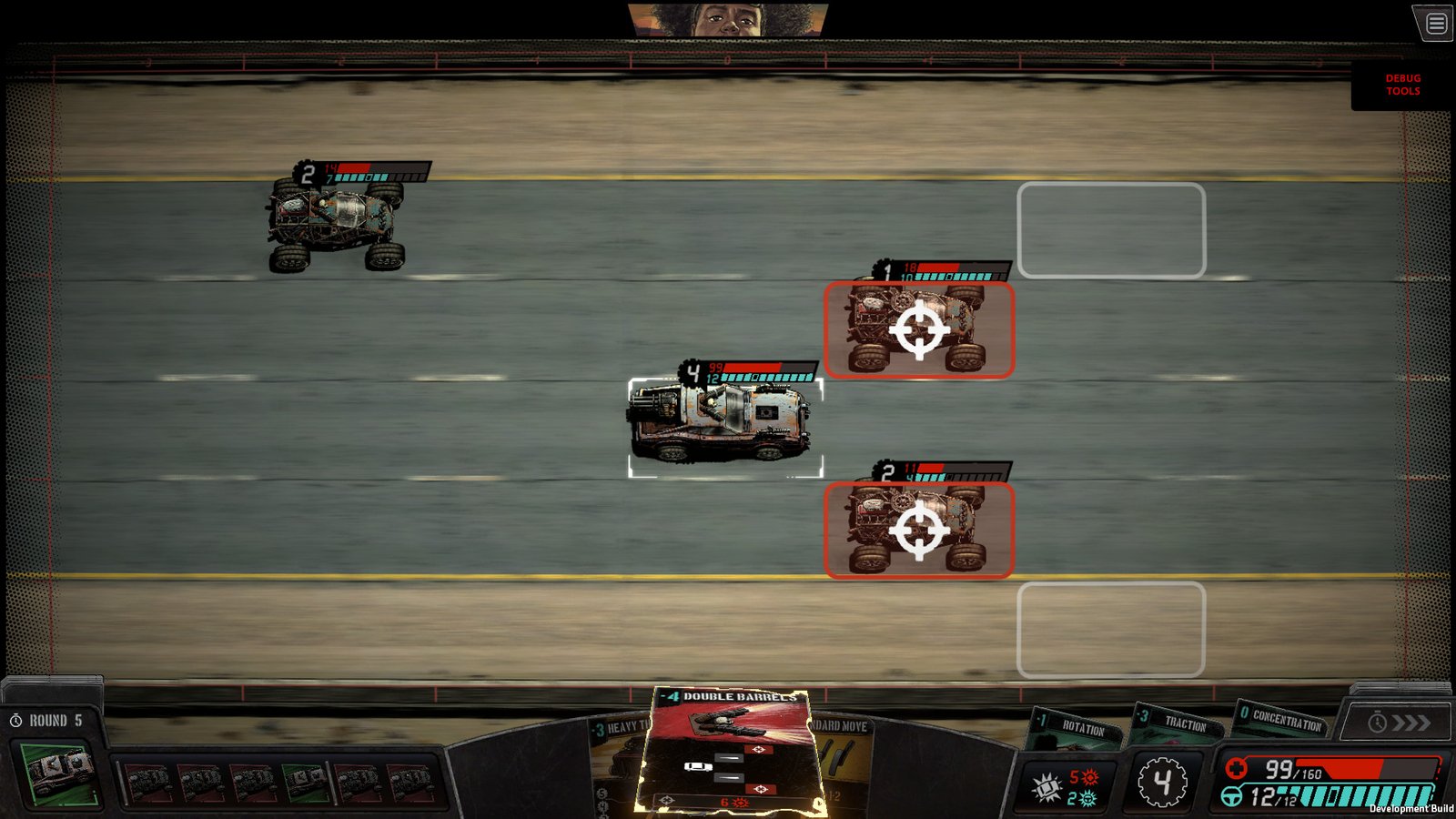Viewport: 1456px width, 819px height.
Task: Select the Double Barrels card
Action: click(x=731, y=749)
